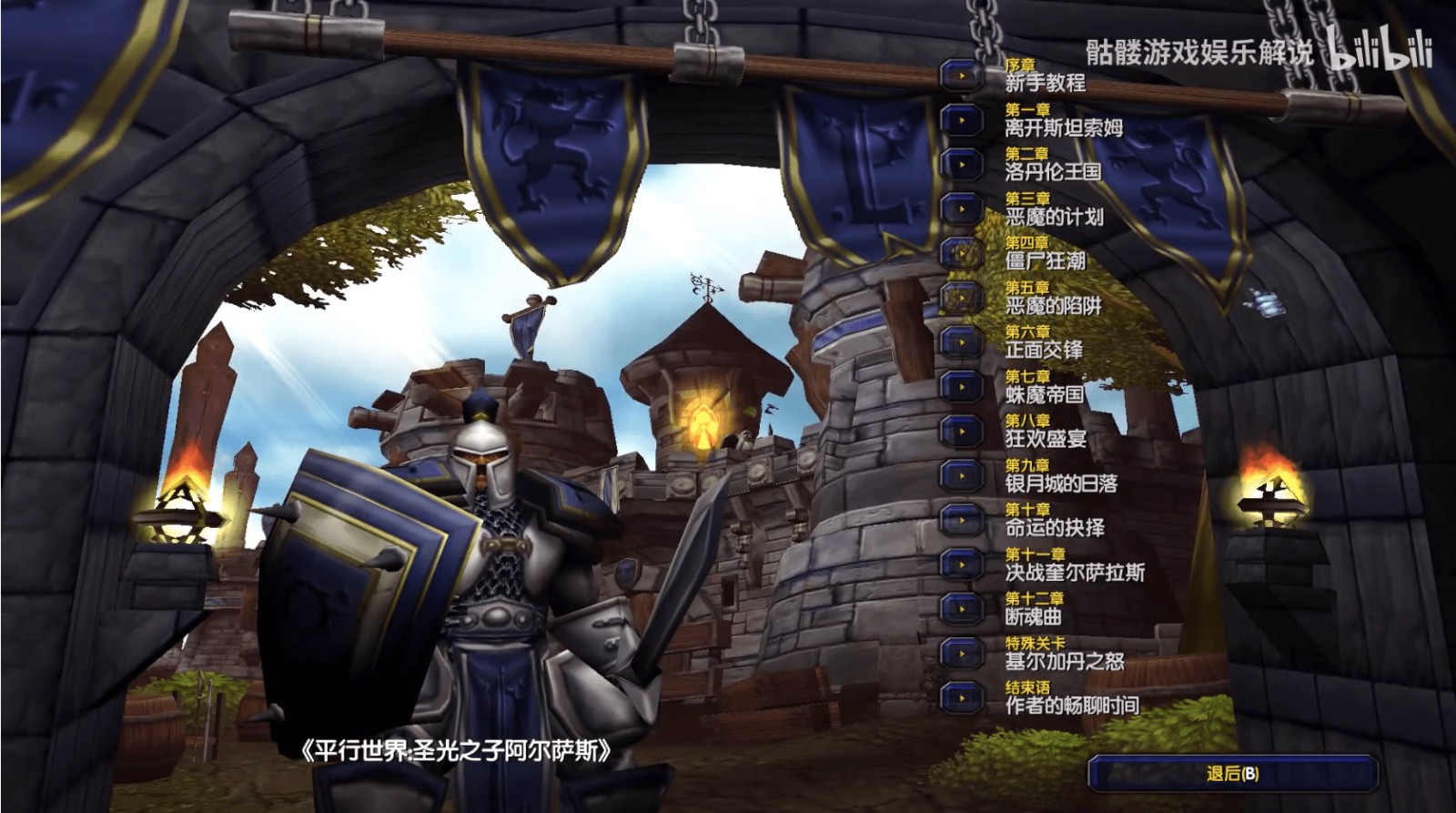Open the epilogue 作者的畅聊时间

[961, 697]
